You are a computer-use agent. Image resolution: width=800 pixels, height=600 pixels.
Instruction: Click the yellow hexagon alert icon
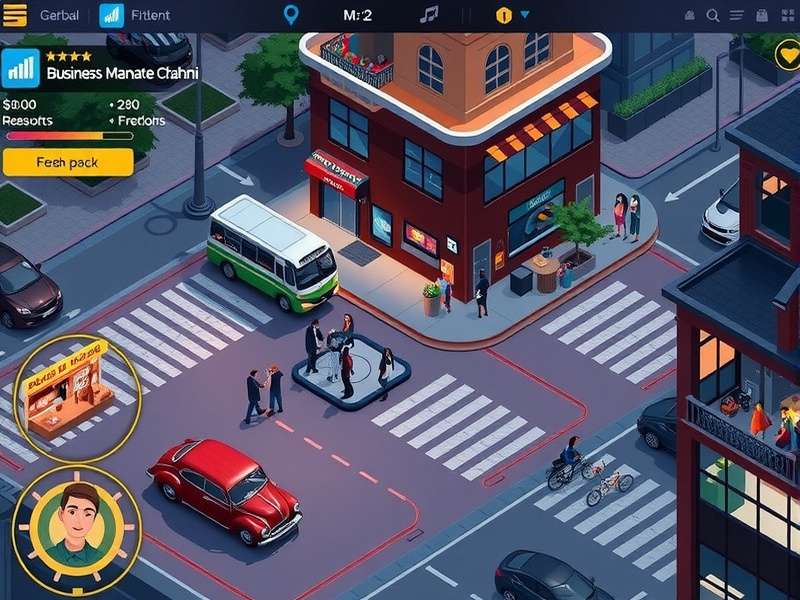click(x=504, y=15)
